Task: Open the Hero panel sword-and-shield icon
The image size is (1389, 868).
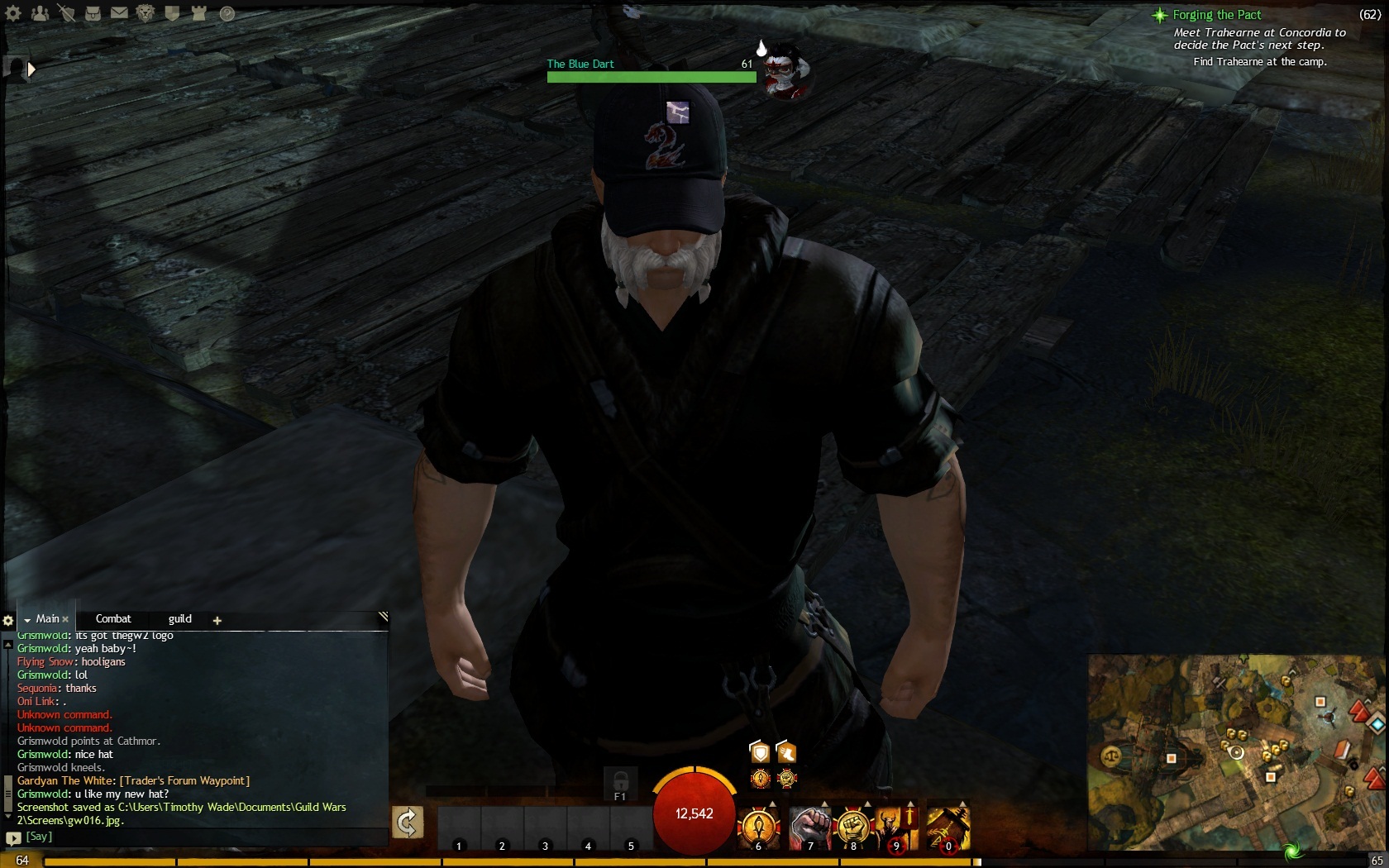Action: tap(66, 13)
